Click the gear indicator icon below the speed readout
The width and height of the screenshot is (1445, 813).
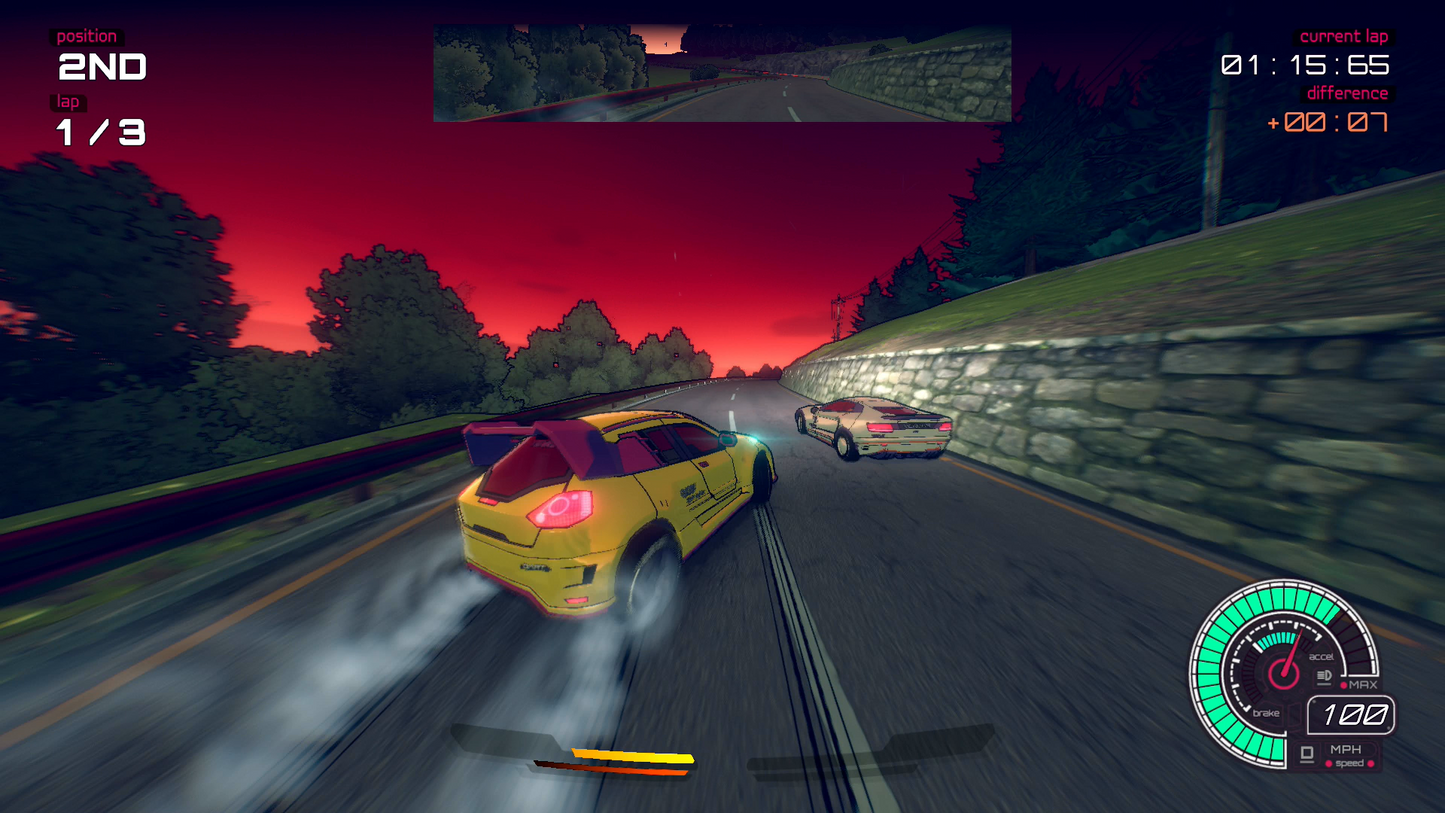point(1306,753)
